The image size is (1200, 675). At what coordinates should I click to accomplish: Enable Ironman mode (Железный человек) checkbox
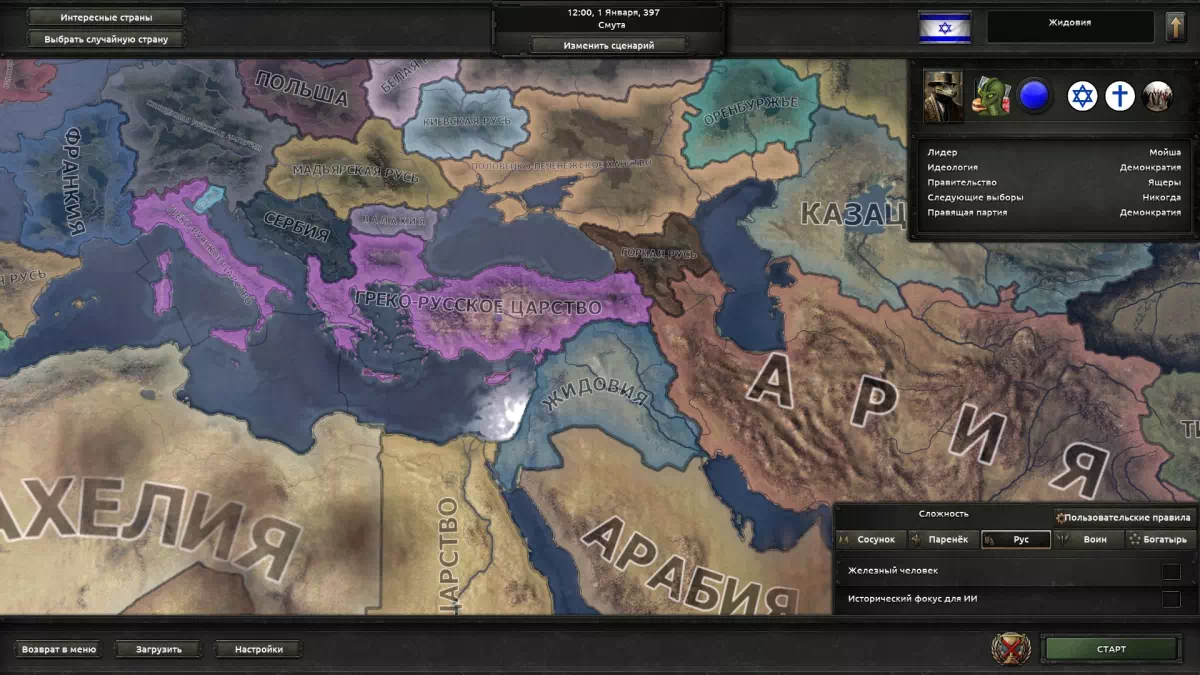(x=1170, y=572)
